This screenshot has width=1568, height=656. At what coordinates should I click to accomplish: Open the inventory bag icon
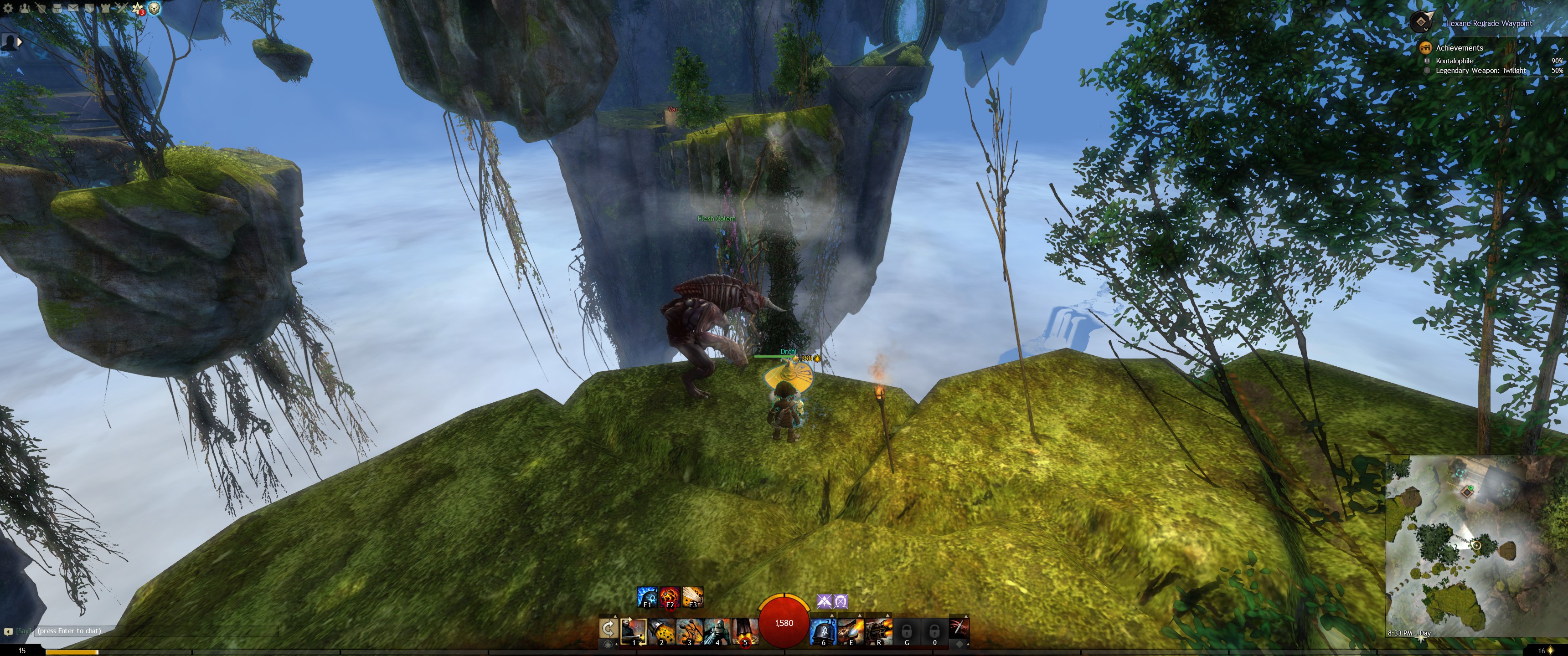[57, 9]
